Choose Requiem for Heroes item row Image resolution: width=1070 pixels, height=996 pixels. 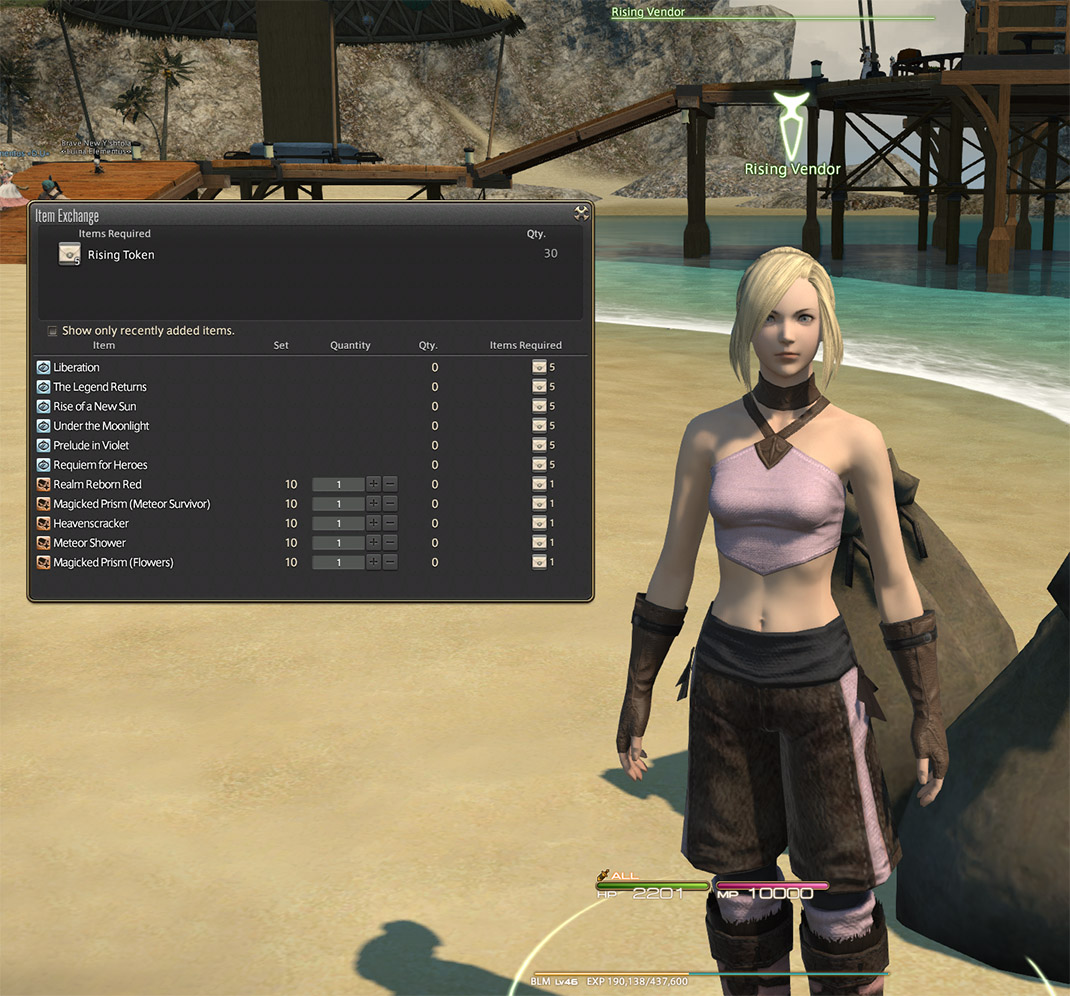tap(100, 465)
